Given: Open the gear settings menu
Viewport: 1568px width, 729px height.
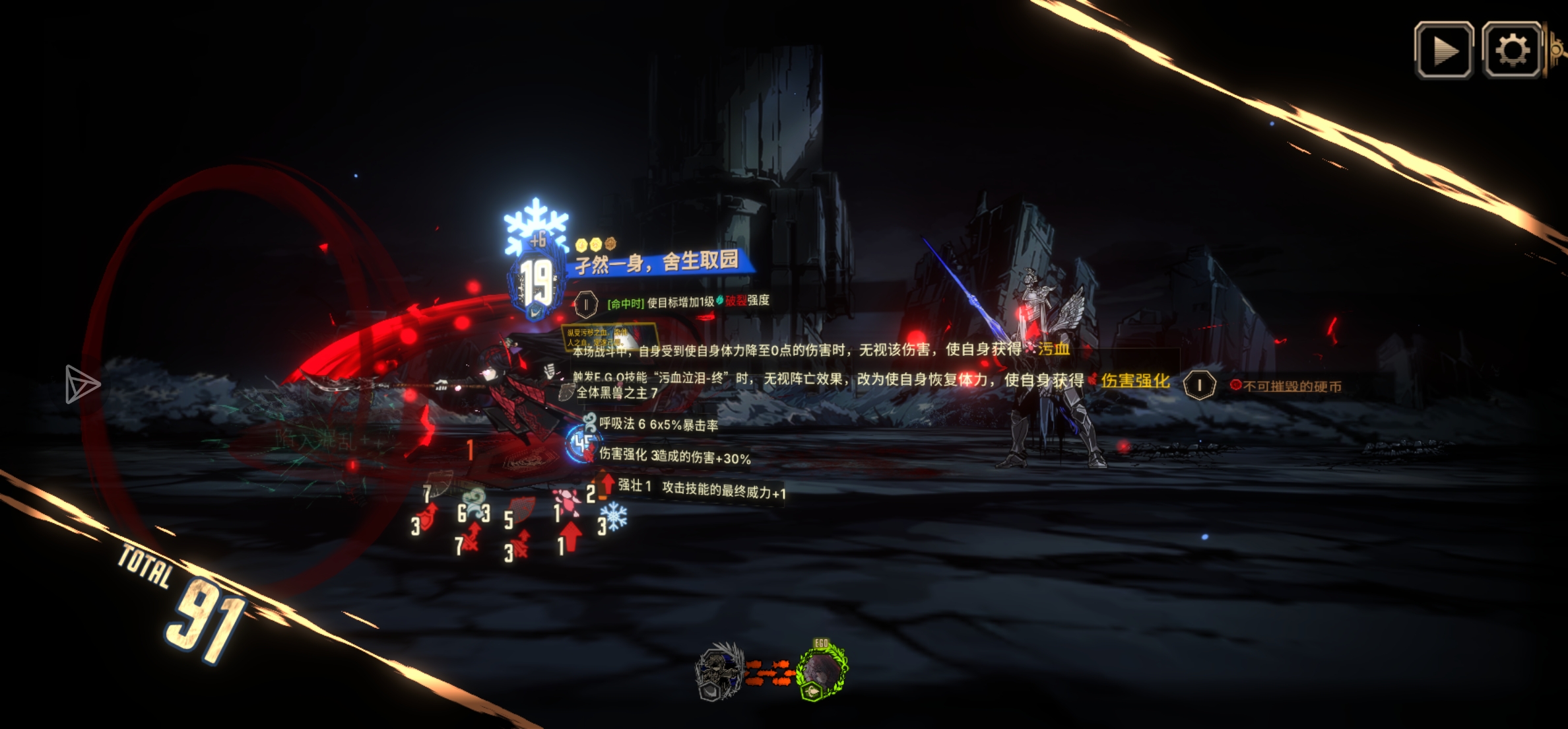Looking at the screenshot, I should 1512,50.
